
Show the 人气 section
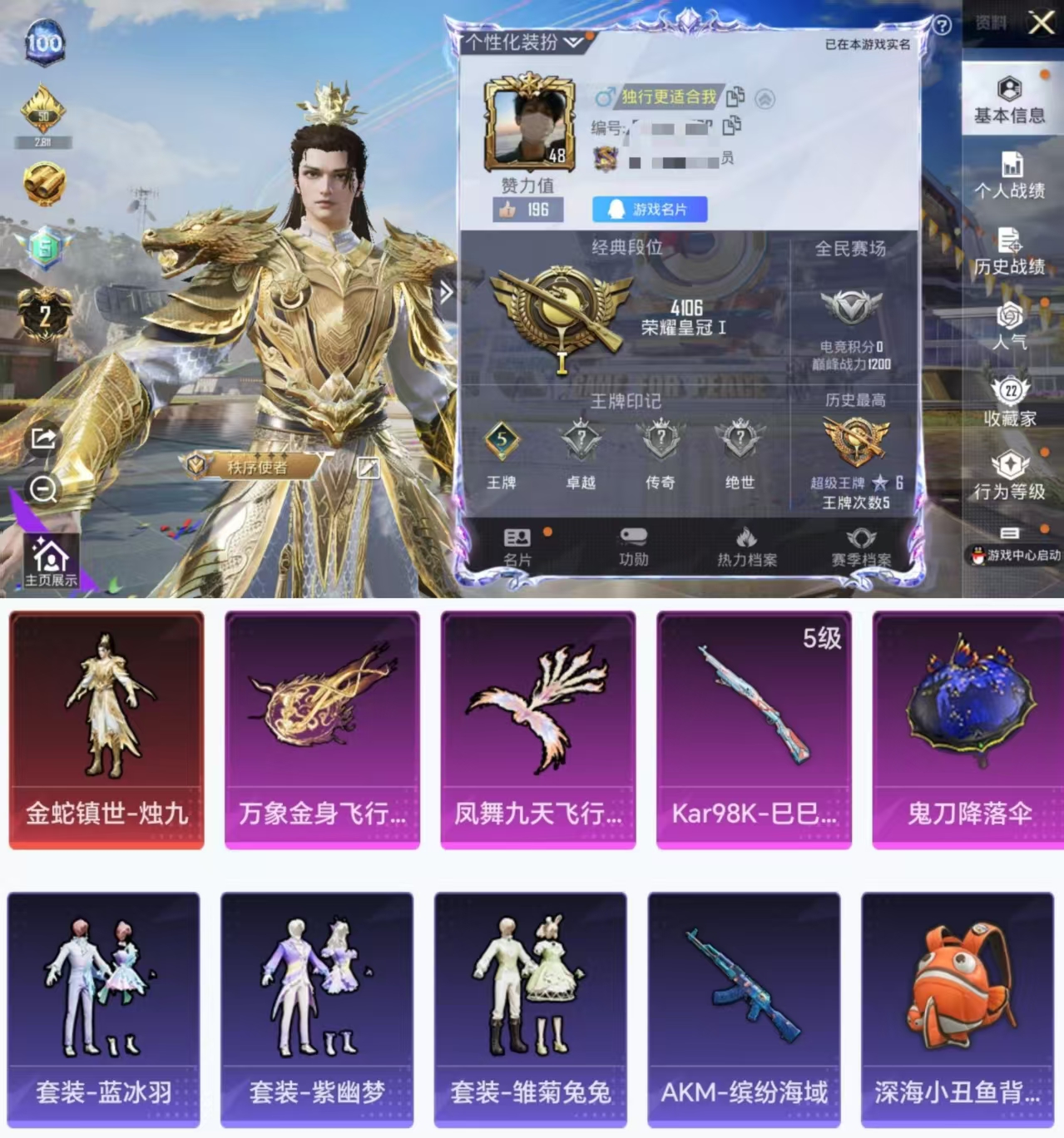point(1010,326)
